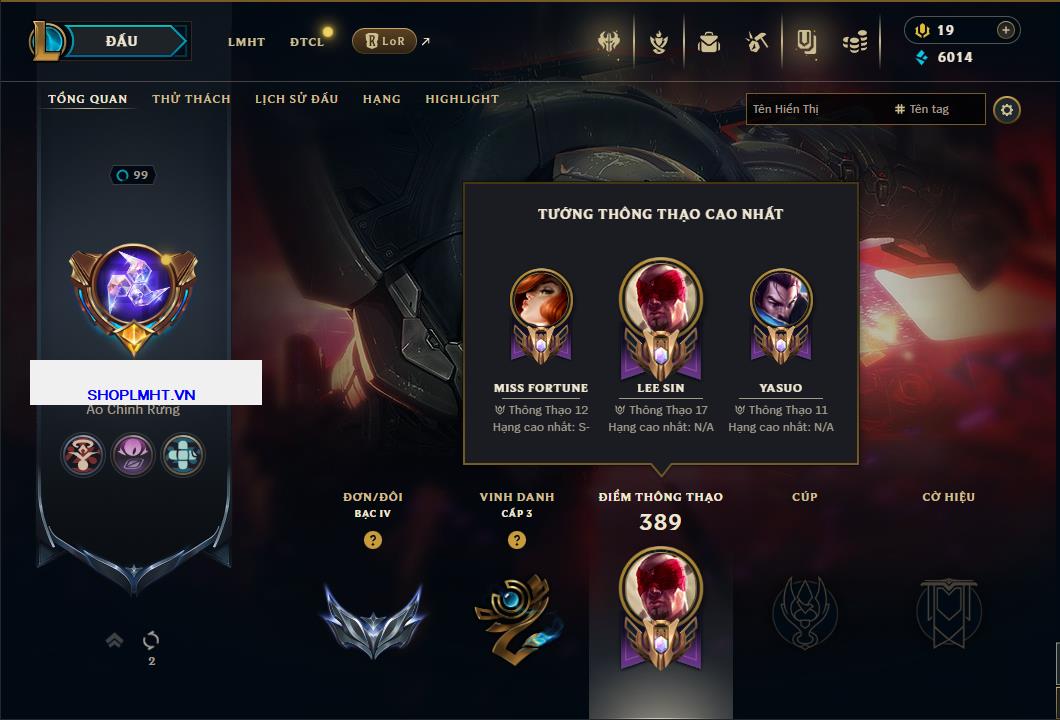
Task: Open the hammer crafting icon
Action: 757,42
